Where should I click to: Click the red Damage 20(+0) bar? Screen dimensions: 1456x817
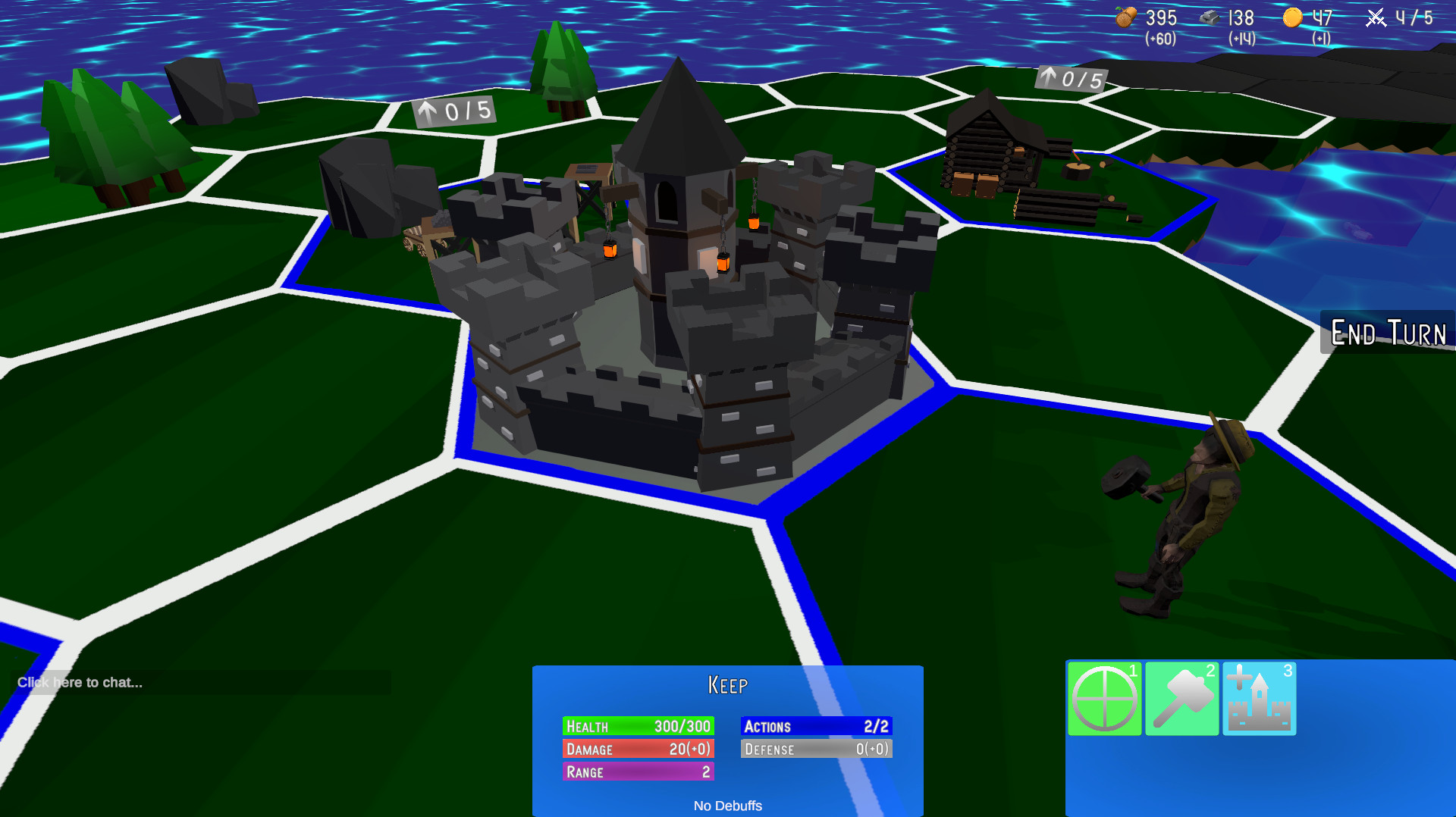click(x=637, y=748)
